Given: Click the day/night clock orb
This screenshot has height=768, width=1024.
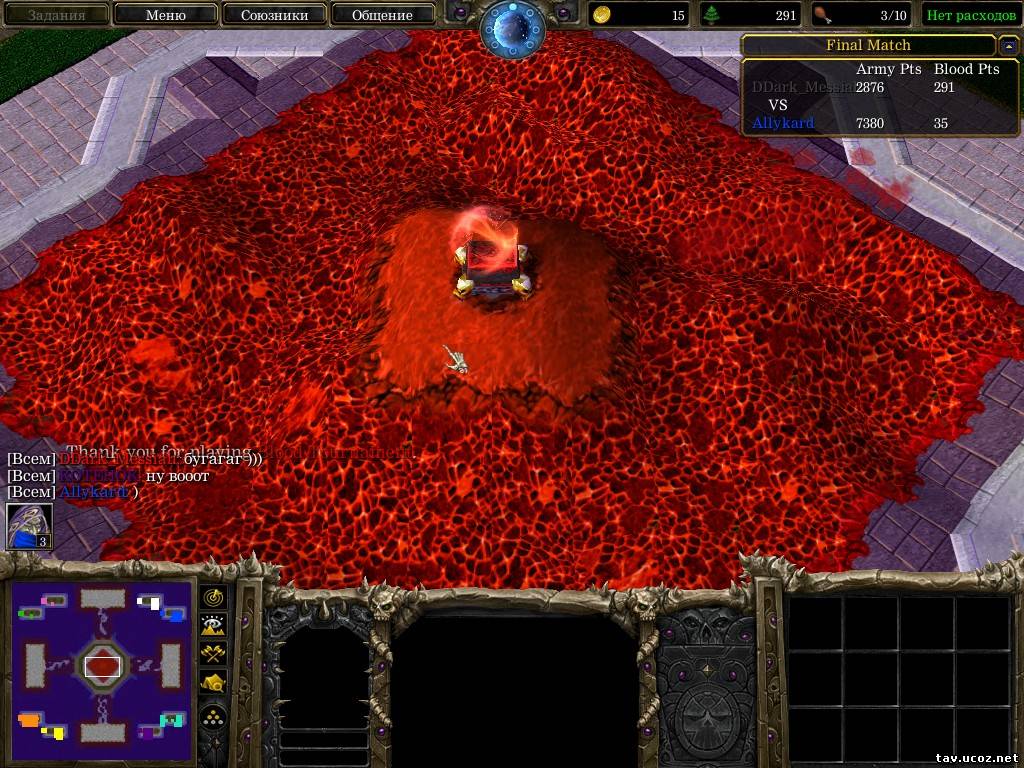Looking at the screenshot, I should coord(512,28).
